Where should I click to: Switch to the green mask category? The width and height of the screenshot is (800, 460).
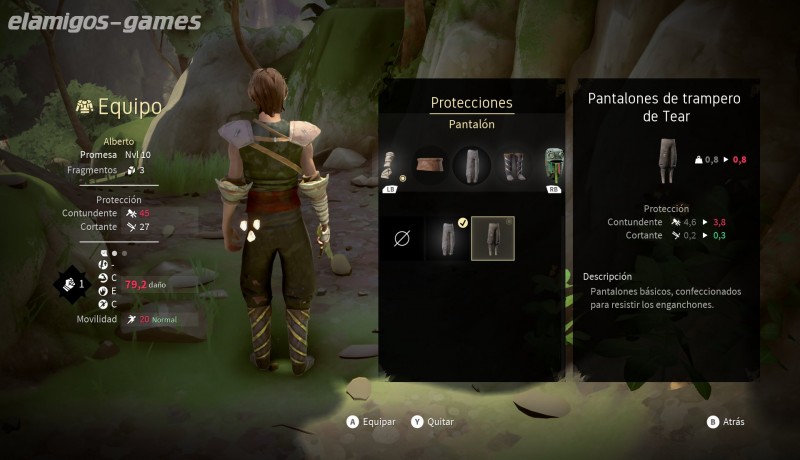point(552,166)
